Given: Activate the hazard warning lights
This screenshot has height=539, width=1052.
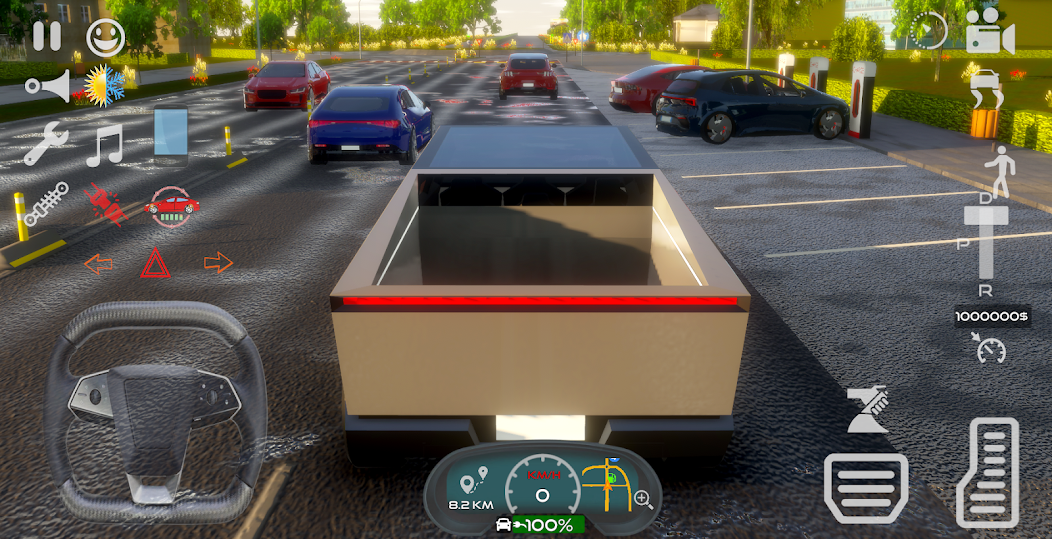Looking at the screenshot, I should coord(155,264).
